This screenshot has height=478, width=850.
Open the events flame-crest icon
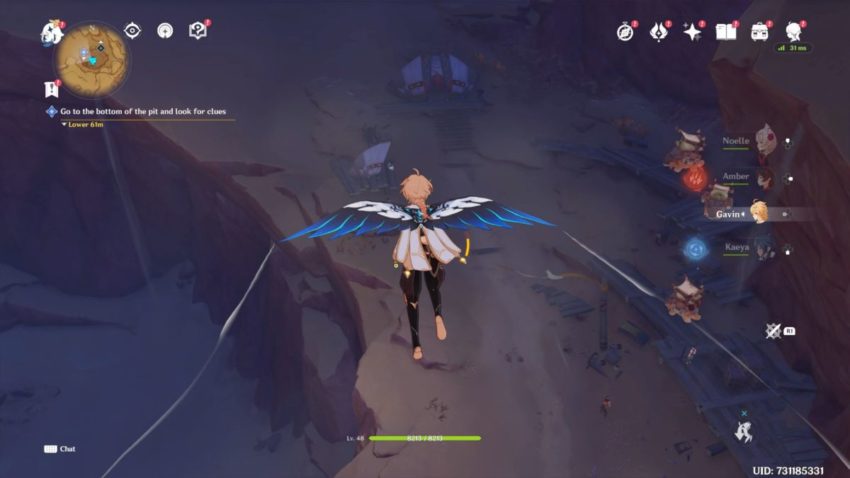658,32
